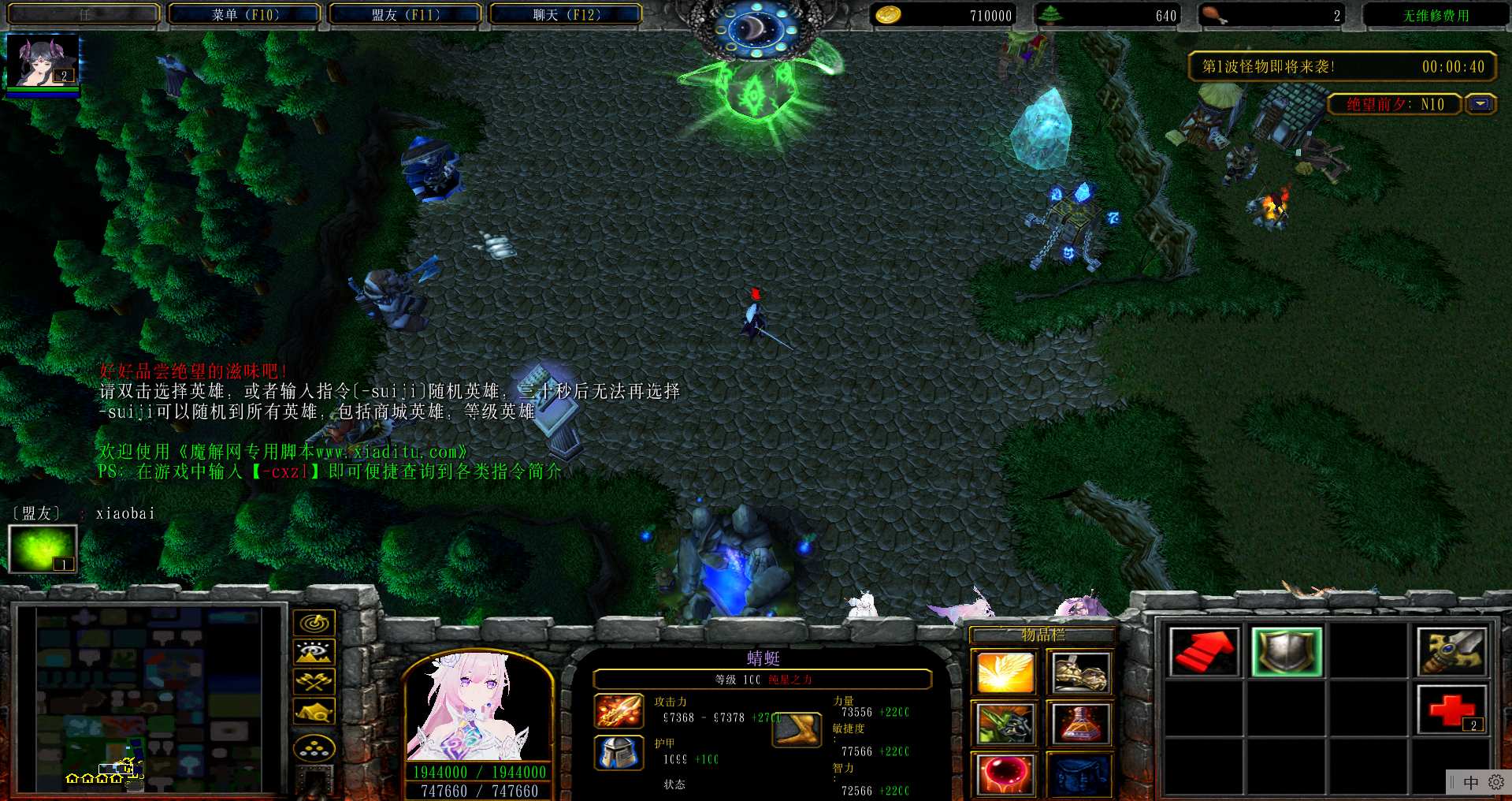The height and width of the screenshot is (801, 1512).
Task: Select the green goblin inventory item
Action: coord(1005,723)
